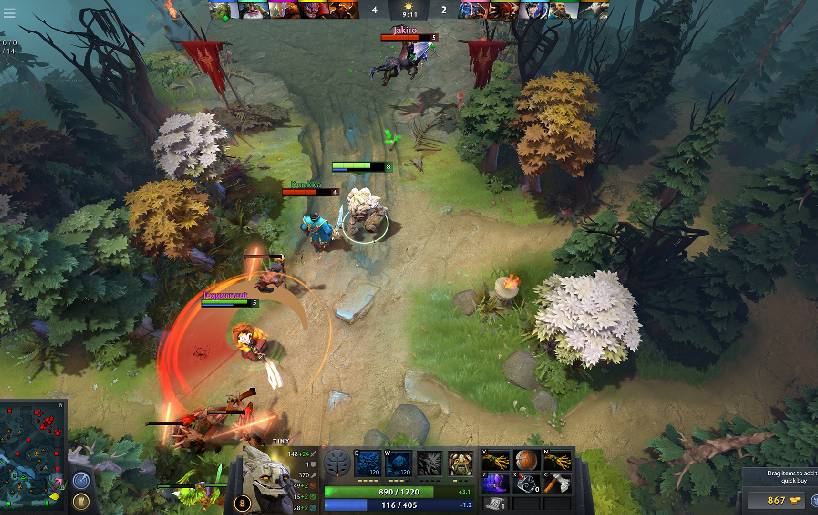Use the smoke item with red cooldown
818x515 pixels.
point(526,483)
